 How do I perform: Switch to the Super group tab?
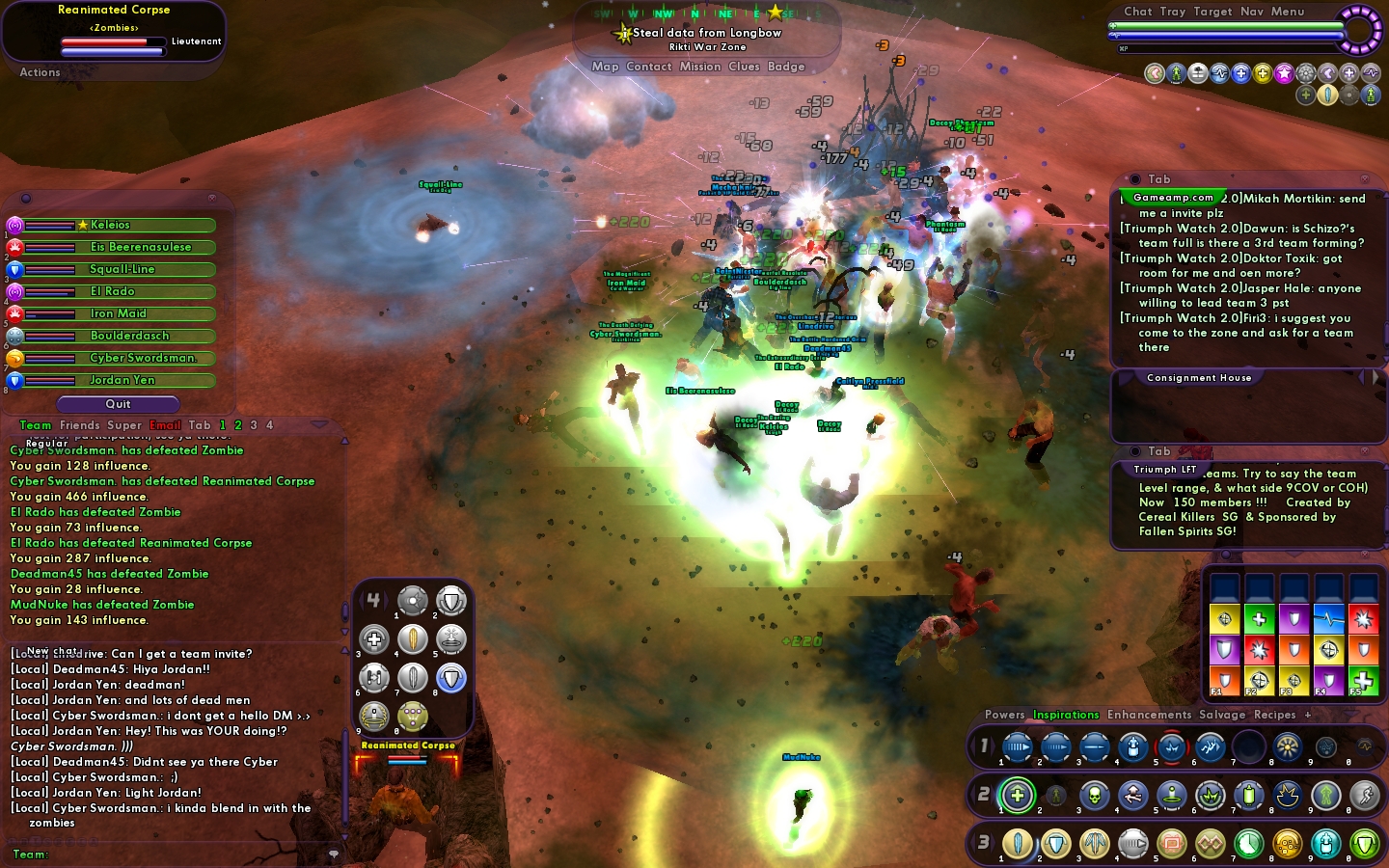tap(124, 425)
